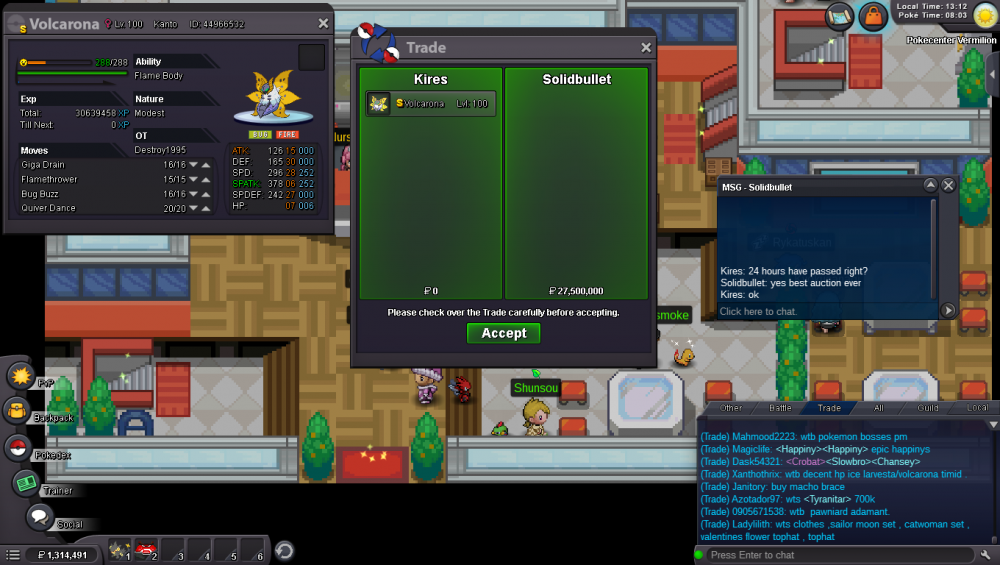
Task: Close the Trade window
Action: [646, 47]
